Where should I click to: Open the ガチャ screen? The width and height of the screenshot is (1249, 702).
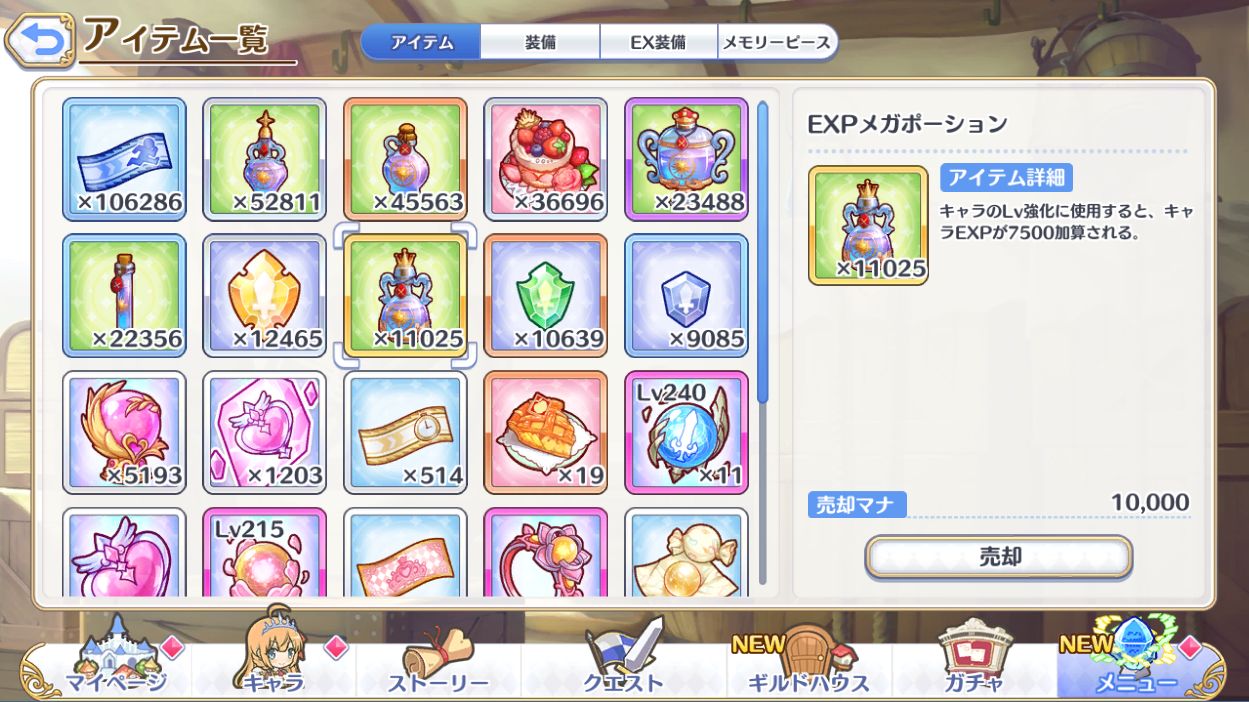point(972,663)
